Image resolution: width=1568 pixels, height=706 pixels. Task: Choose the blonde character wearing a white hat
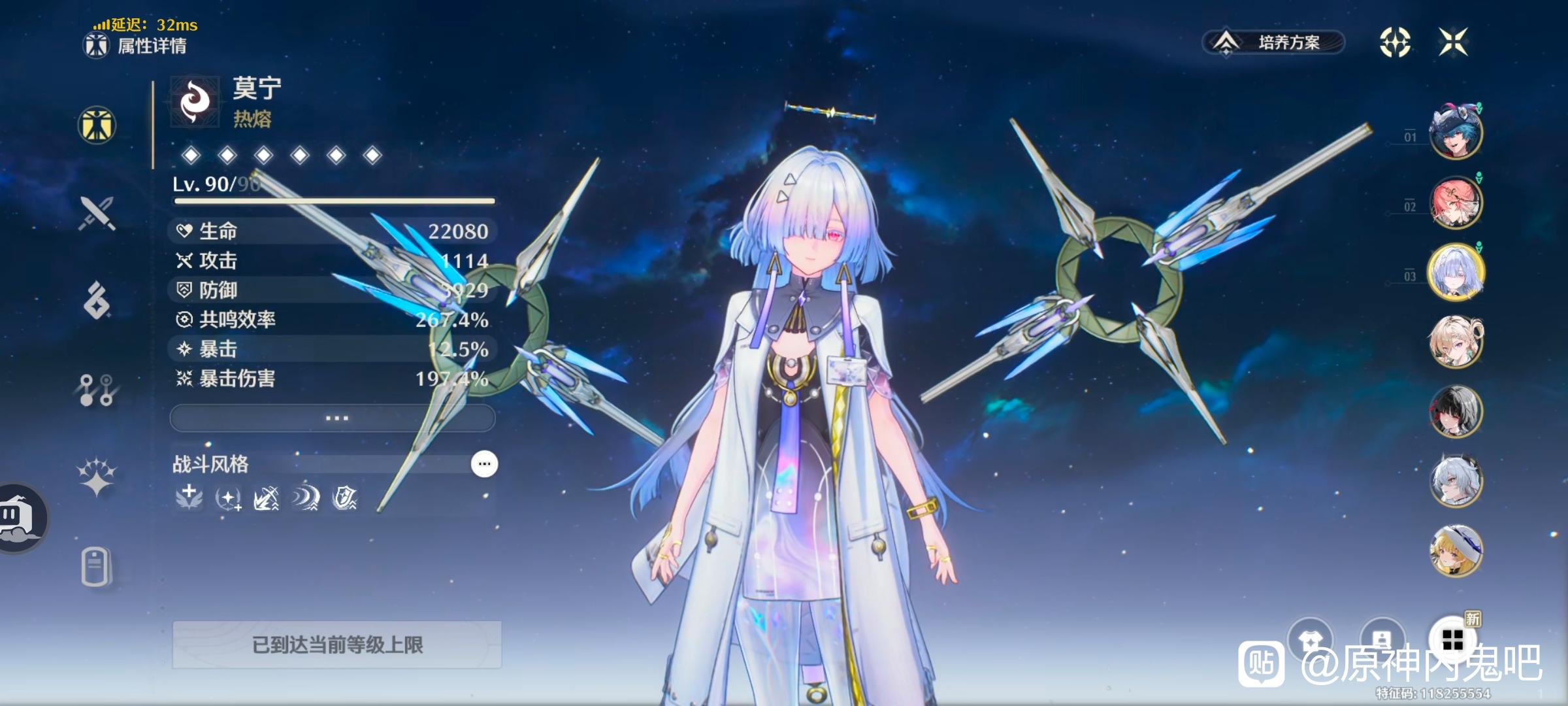[1455, 551]
